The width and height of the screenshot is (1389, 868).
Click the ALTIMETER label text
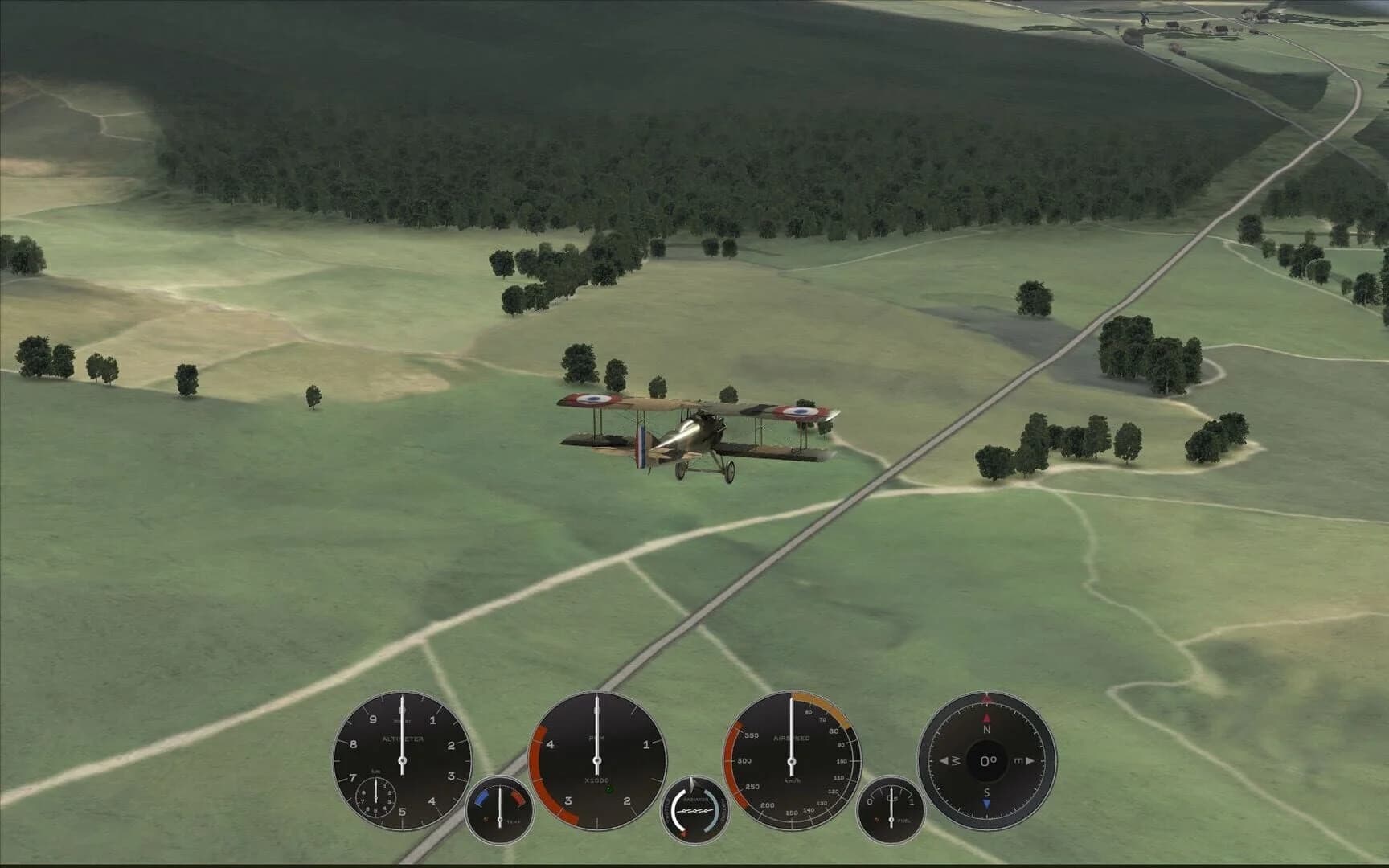click(403, 739)
